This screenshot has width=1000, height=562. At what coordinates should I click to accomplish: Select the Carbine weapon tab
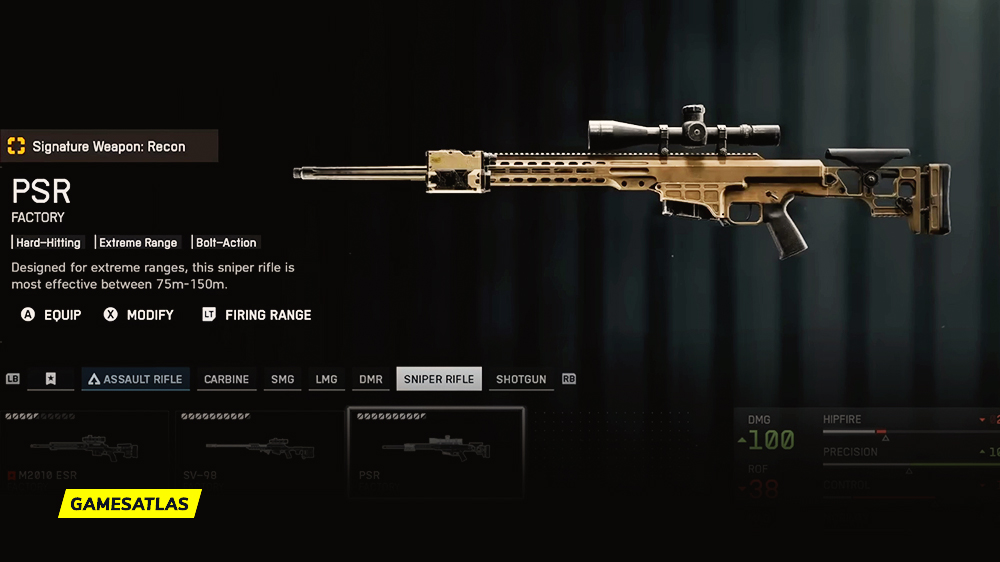tap(226, 380)
